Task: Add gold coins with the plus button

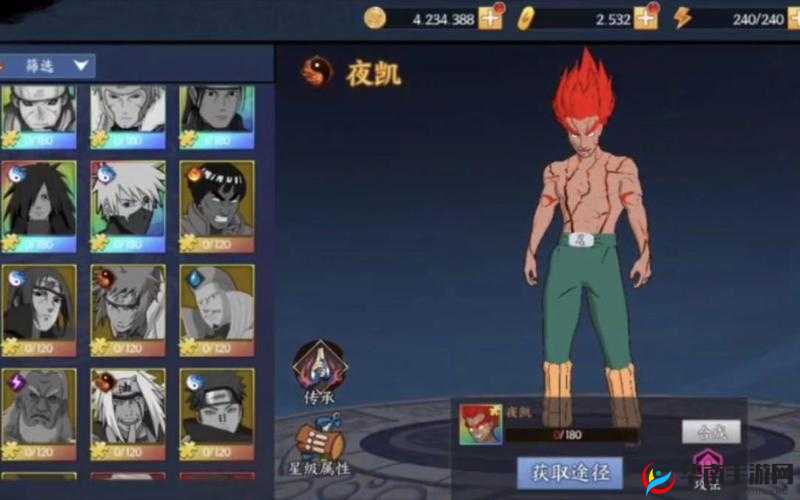Action: (491, 17)
